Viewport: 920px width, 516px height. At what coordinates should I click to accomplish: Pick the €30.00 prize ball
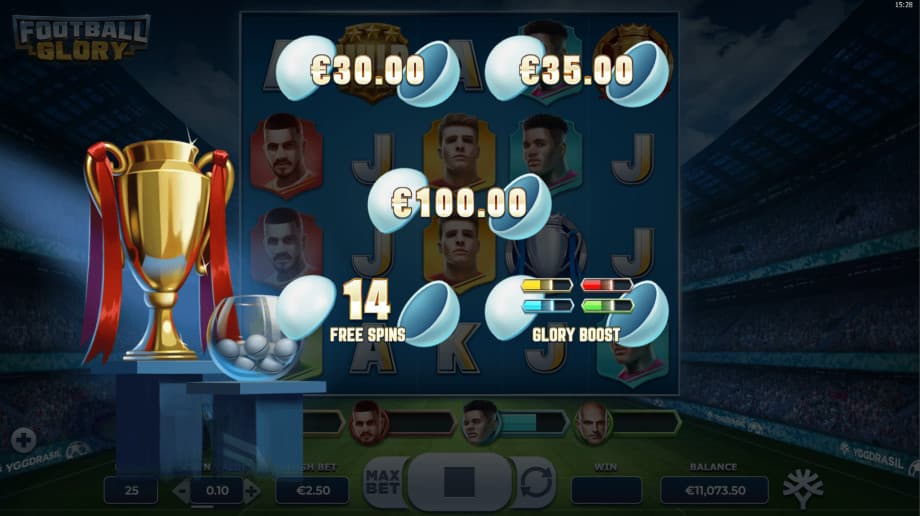tap(367, 71)
